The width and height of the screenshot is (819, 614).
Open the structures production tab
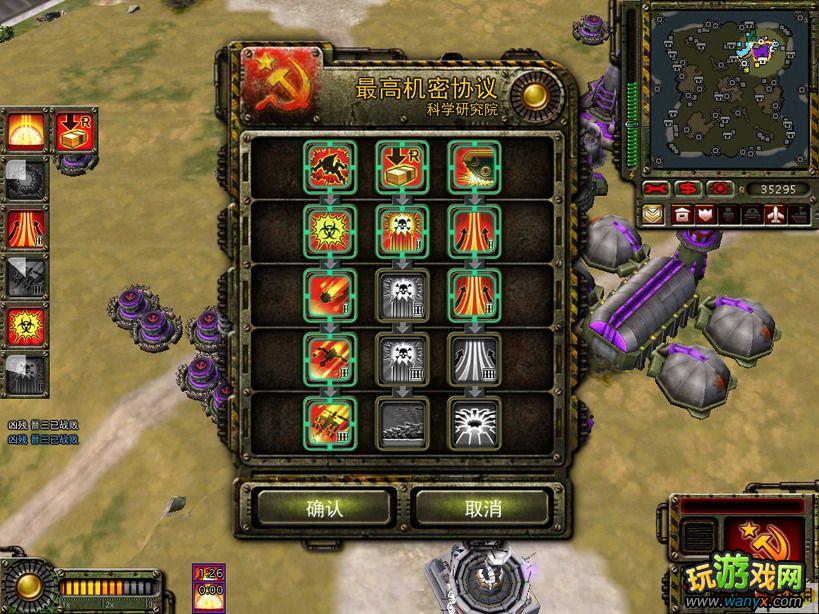pos(682,214)
